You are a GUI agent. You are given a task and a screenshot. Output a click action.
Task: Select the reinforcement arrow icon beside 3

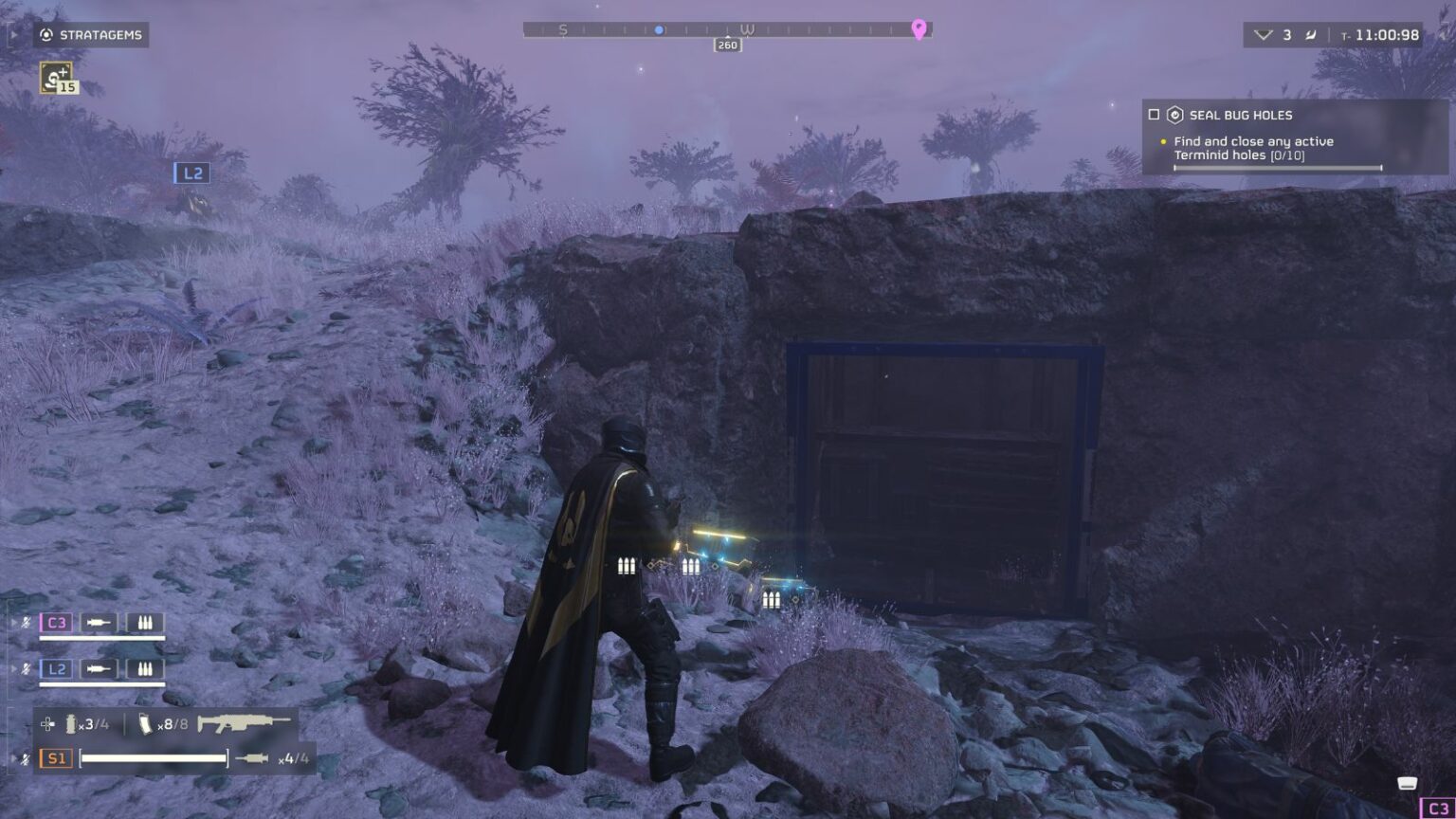coord(1263,35)
